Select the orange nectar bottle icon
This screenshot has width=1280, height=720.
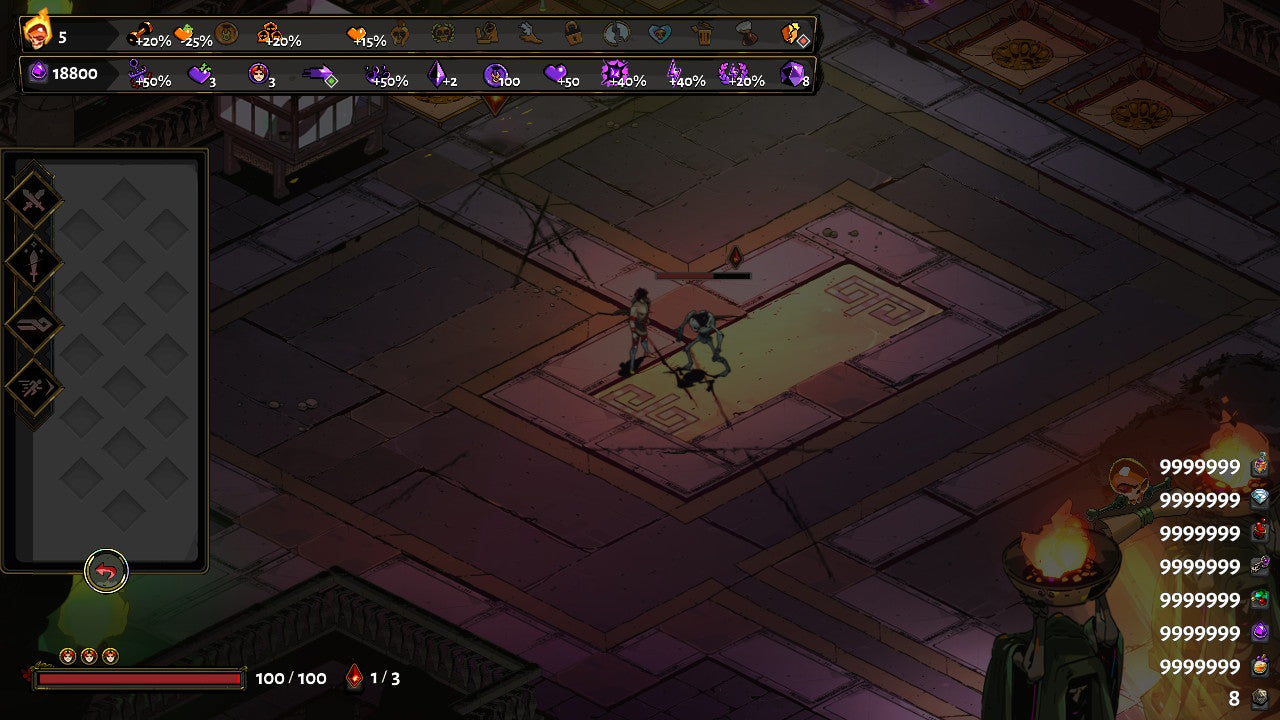pos(1260,666)
